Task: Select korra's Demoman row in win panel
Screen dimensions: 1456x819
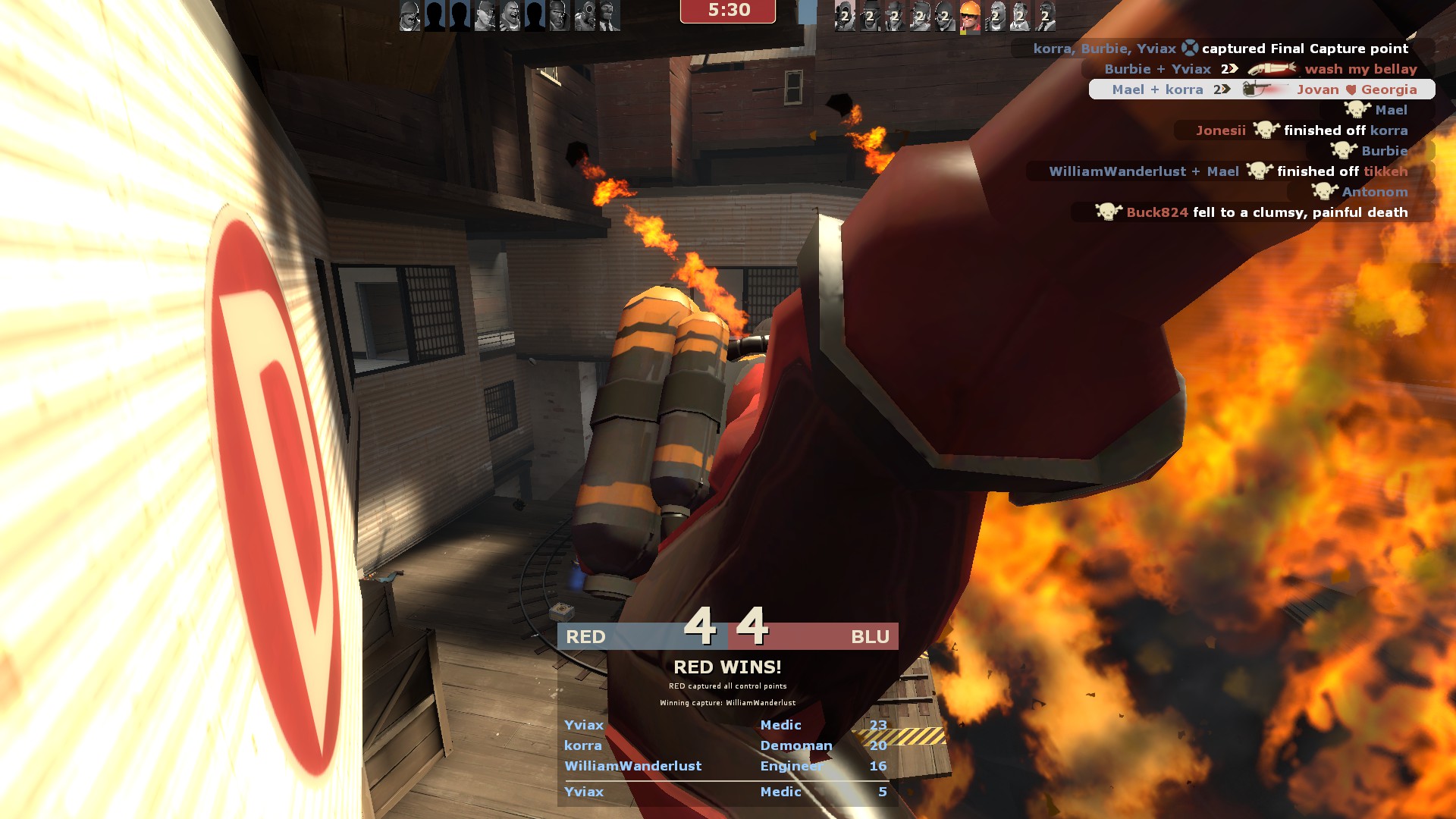Action: [x=726, y=745]
